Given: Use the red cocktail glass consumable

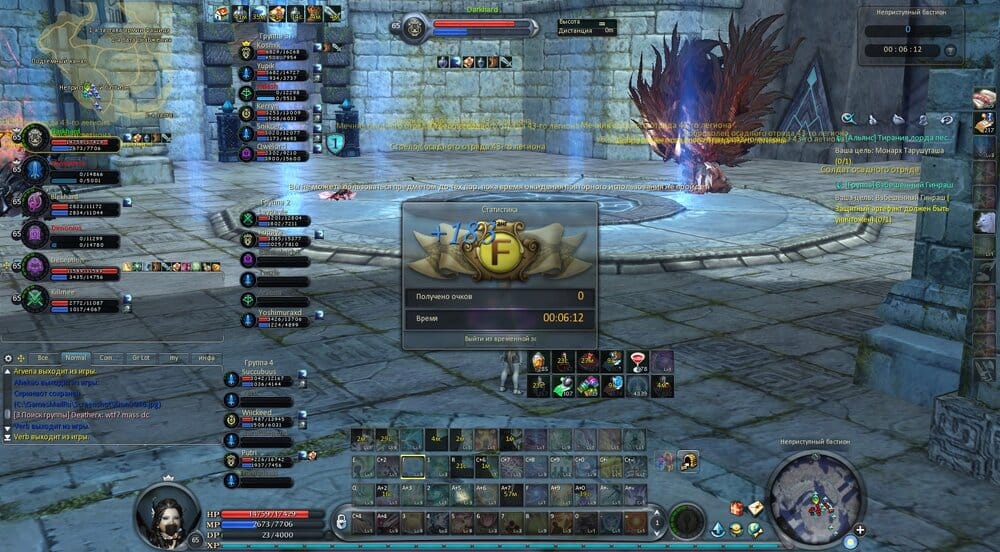Looking at the screenshot, I should pos(635,361).
